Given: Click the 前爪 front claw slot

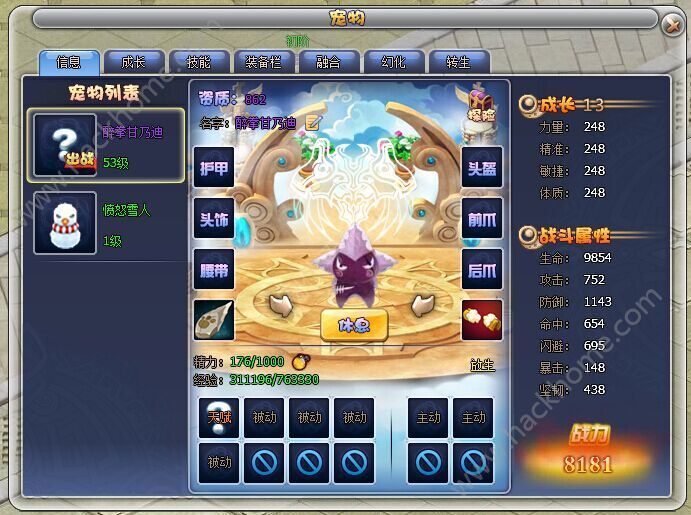Looking at the screenshot, I should tap(482, 219).
